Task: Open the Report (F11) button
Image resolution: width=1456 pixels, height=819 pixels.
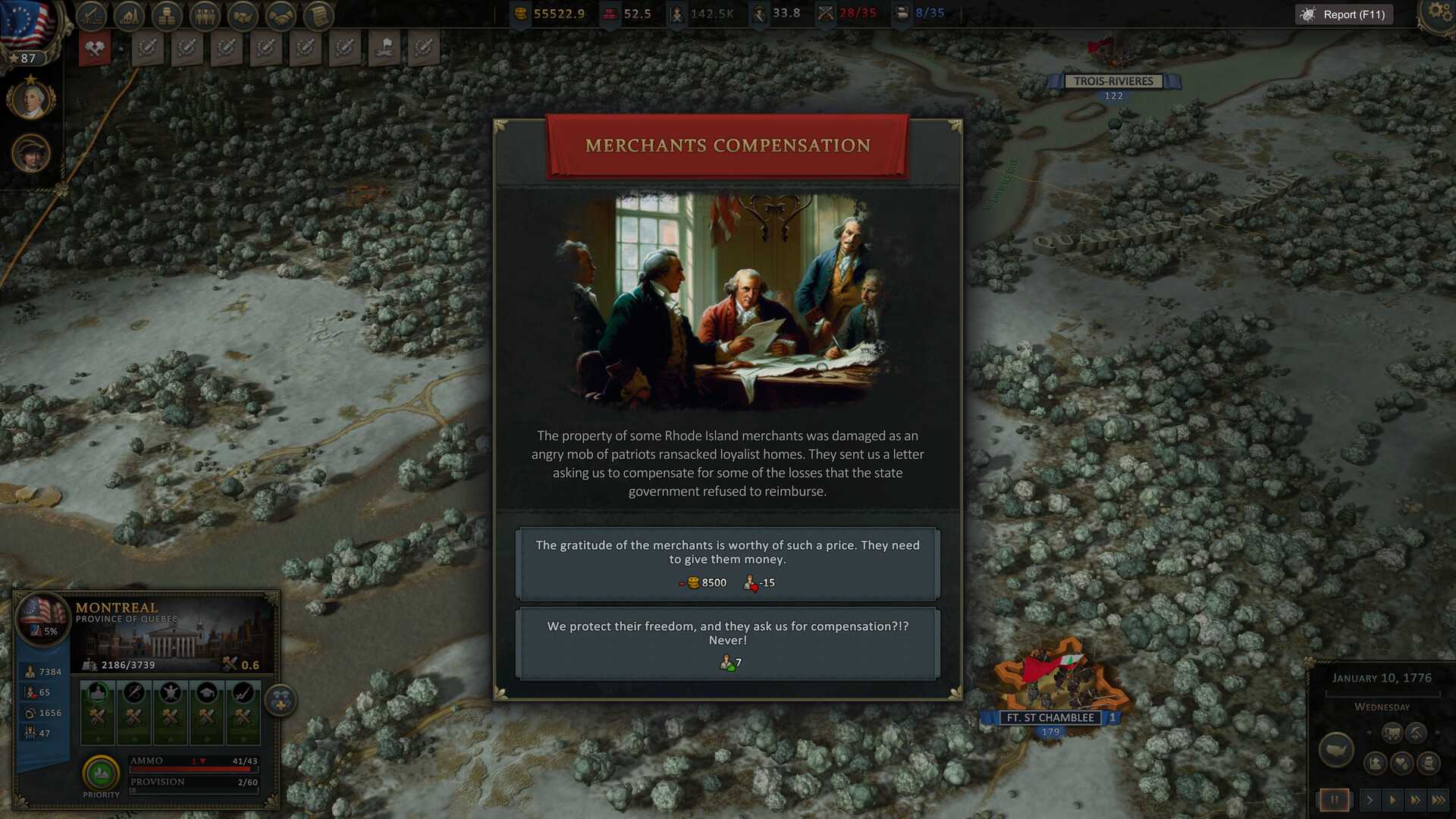Action: pos(1343,14)
